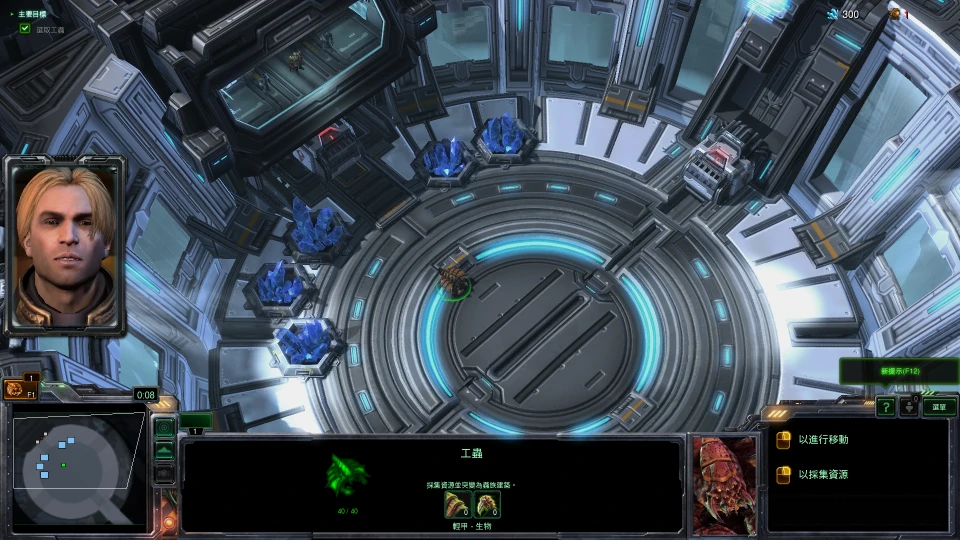Click the new tip (F12) notification

pyautogui.click(x=899, y=371)
